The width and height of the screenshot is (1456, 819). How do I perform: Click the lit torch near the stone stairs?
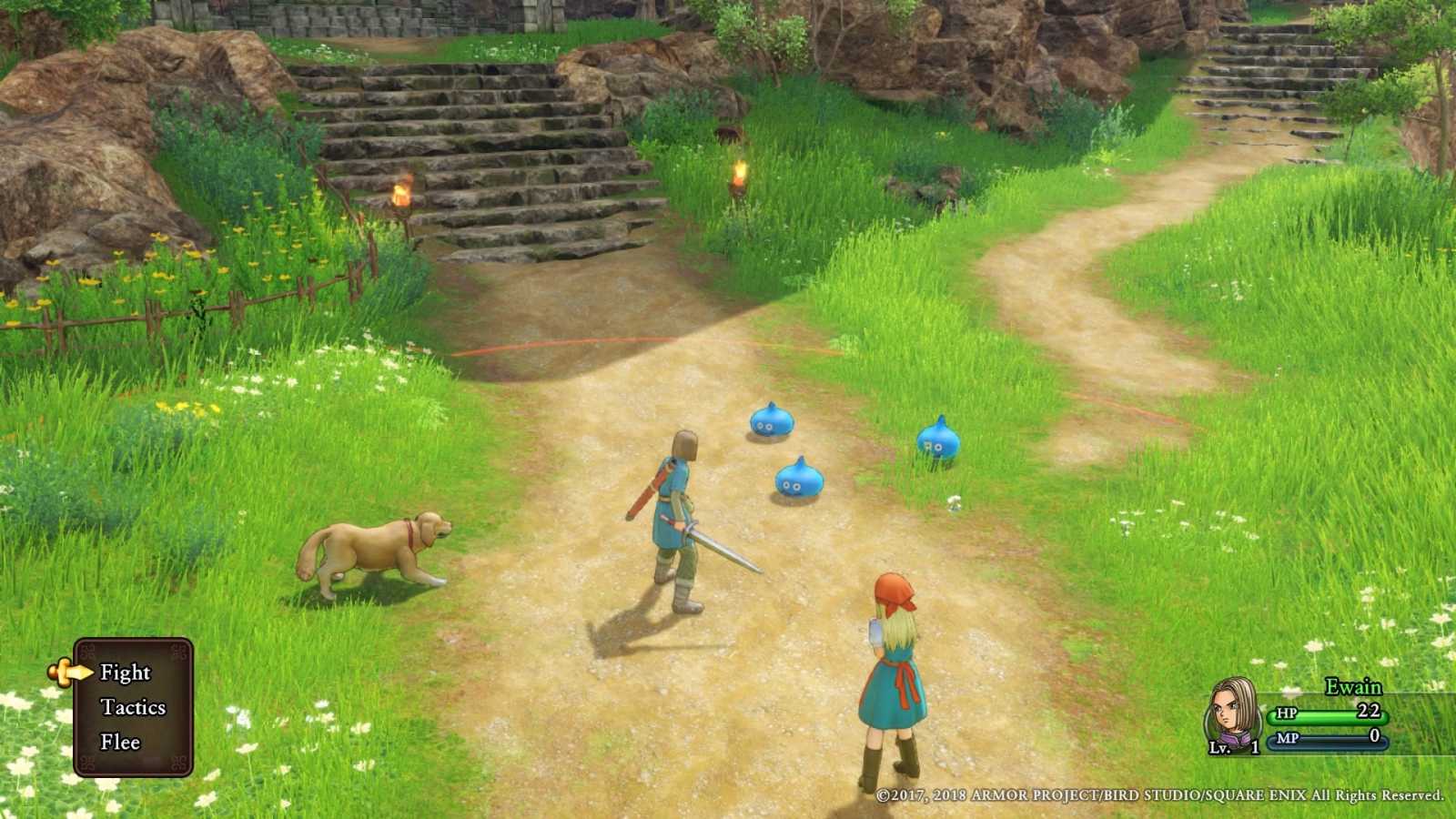coord(401,191)
